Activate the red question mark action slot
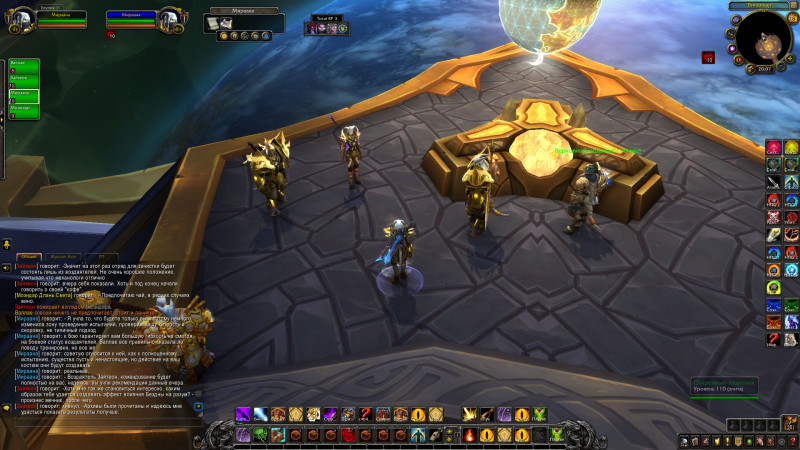The height and width of the screenshot is (450, 800). (x=365, y=414)
